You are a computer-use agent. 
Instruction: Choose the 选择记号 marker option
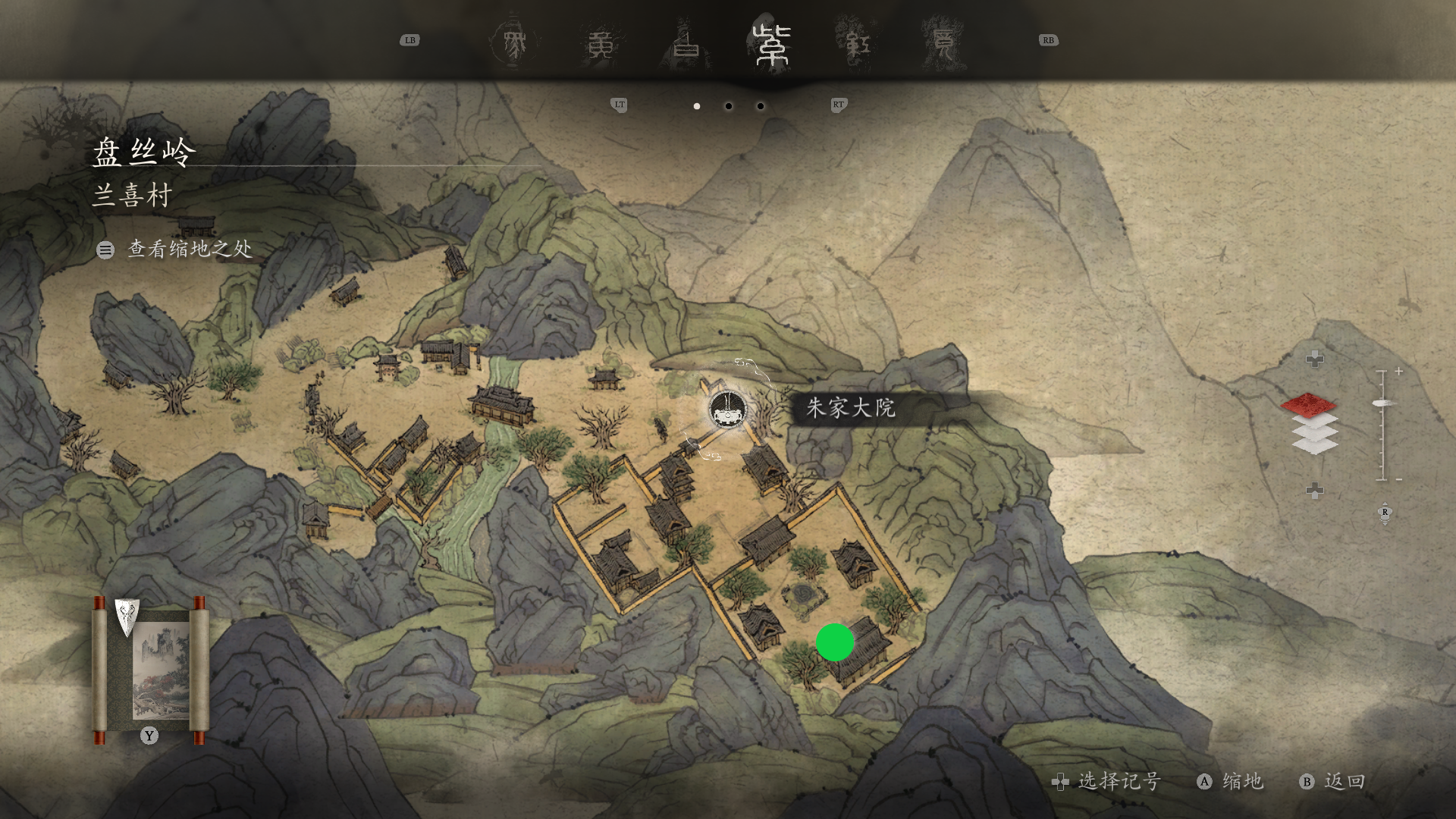[1106, 782]
